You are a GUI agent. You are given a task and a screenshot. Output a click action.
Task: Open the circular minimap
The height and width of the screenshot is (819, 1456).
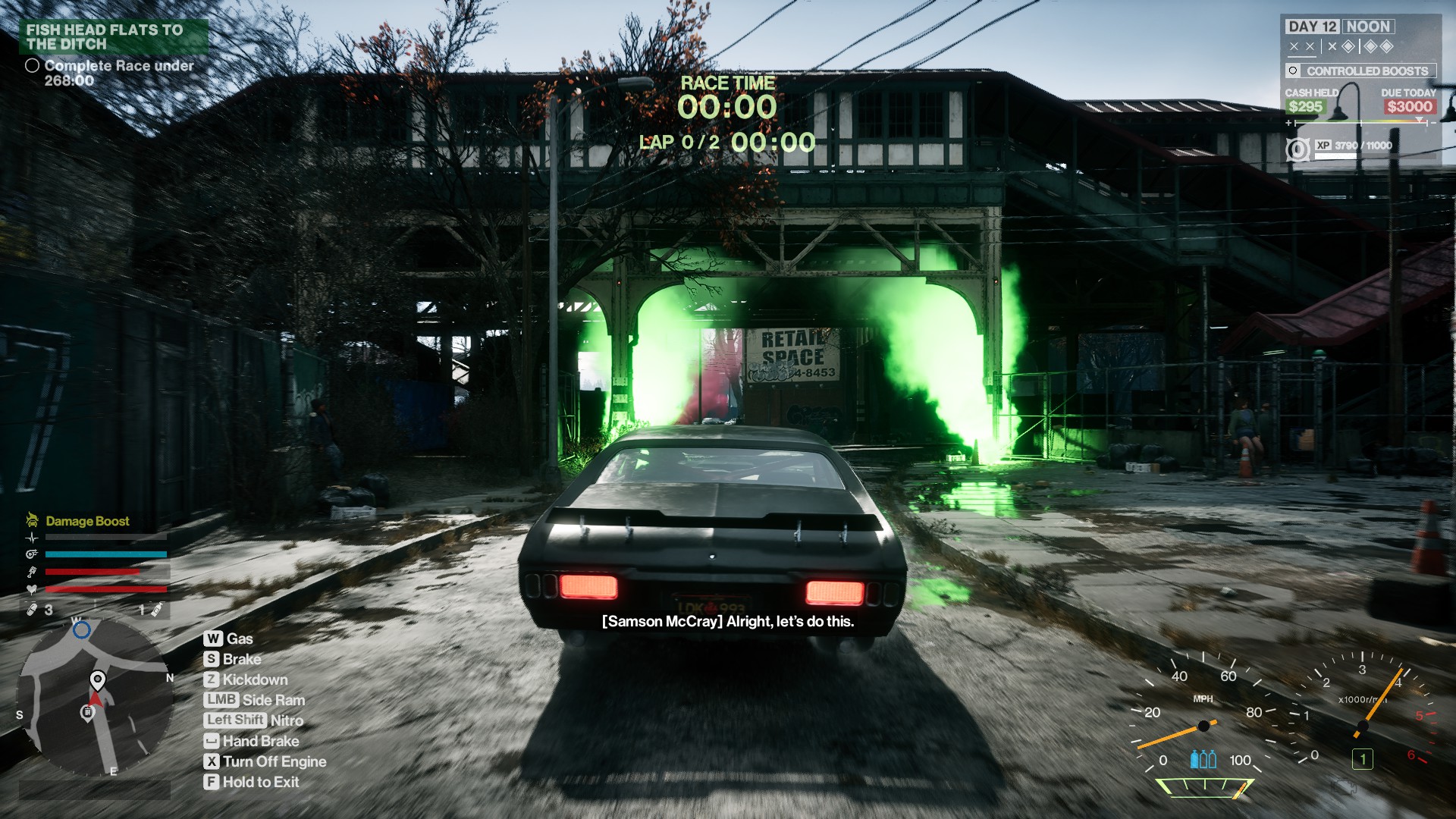pyautogui.click(x=95, y=698)
